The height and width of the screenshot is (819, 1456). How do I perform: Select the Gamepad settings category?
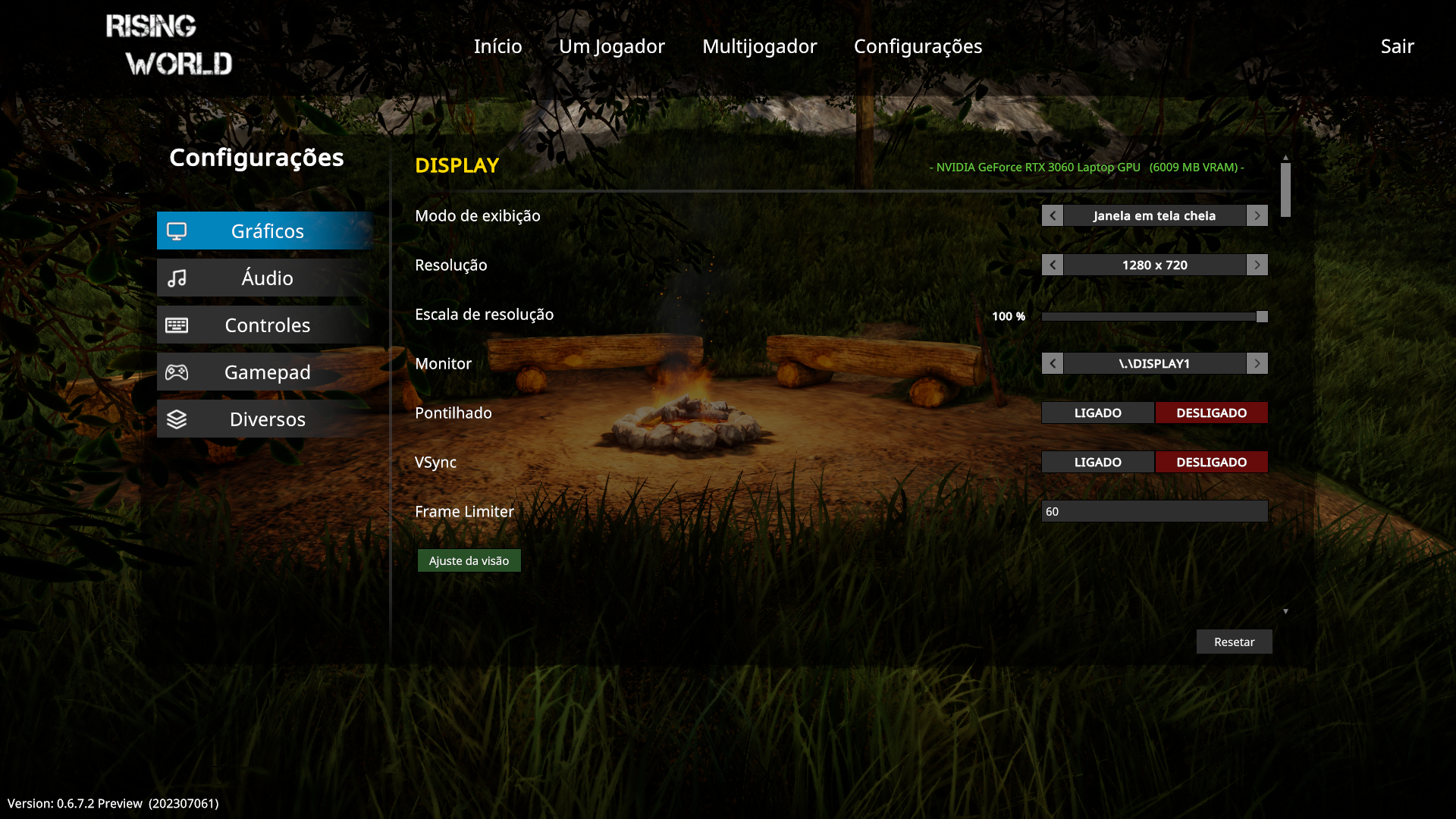[x=265, y=372]
